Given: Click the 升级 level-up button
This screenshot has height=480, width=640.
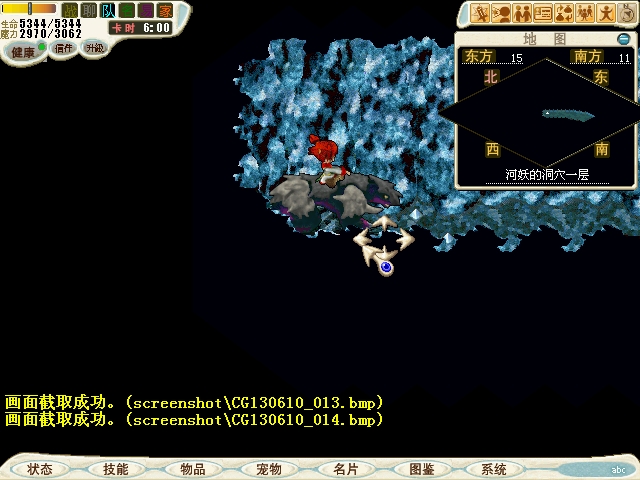Looking at the screenshot, I should [x=93, y=48].
